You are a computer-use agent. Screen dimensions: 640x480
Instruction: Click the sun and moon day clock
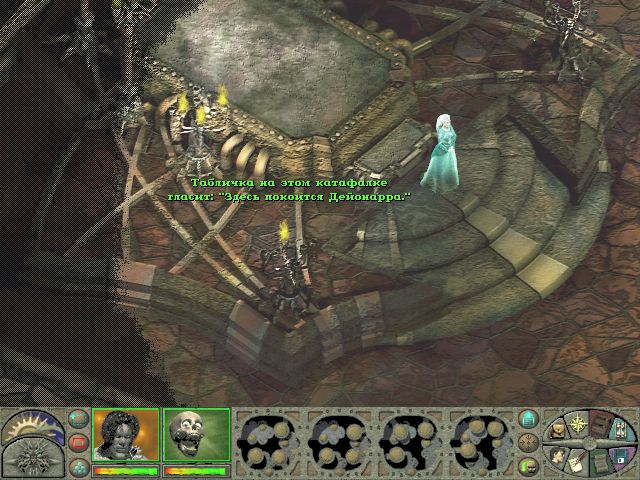[32, 424]
